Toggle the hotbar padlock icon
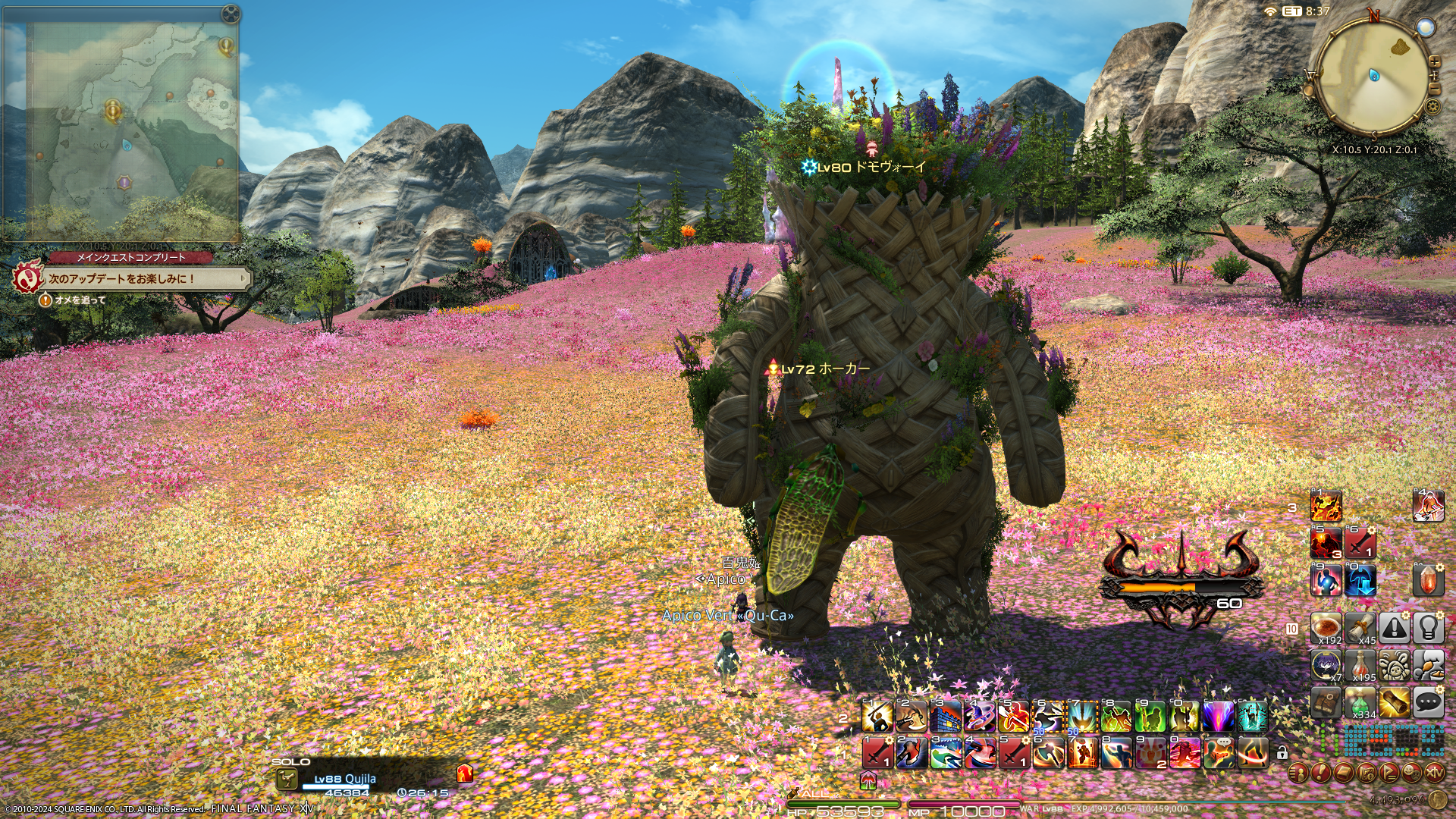 point(1282,753)
